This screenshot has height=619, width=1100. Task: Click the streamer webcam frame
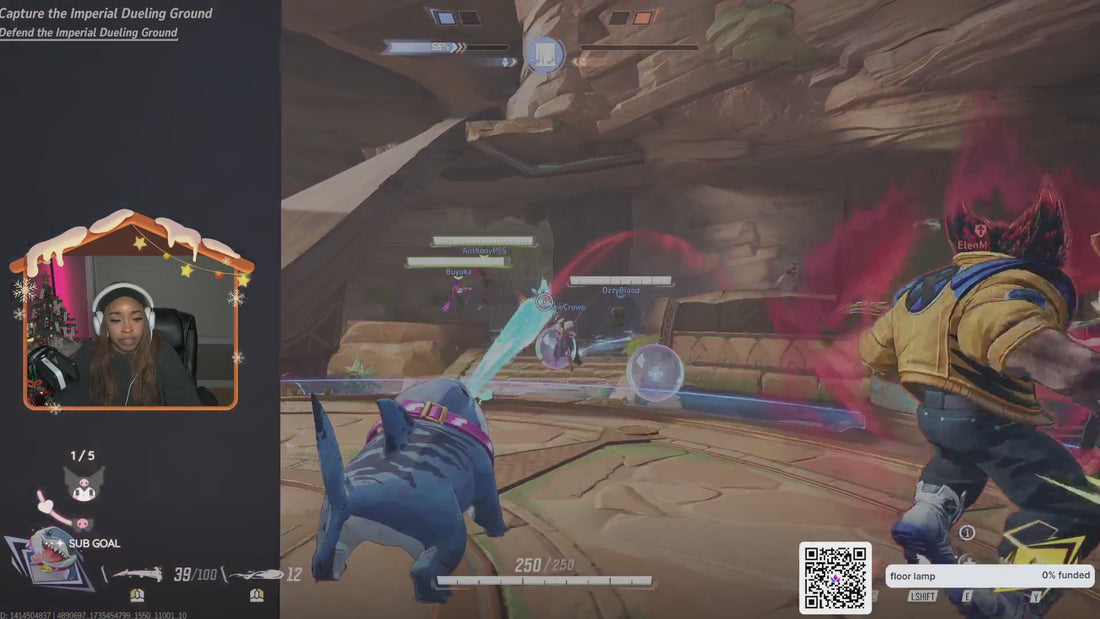(x=130, y=331)
